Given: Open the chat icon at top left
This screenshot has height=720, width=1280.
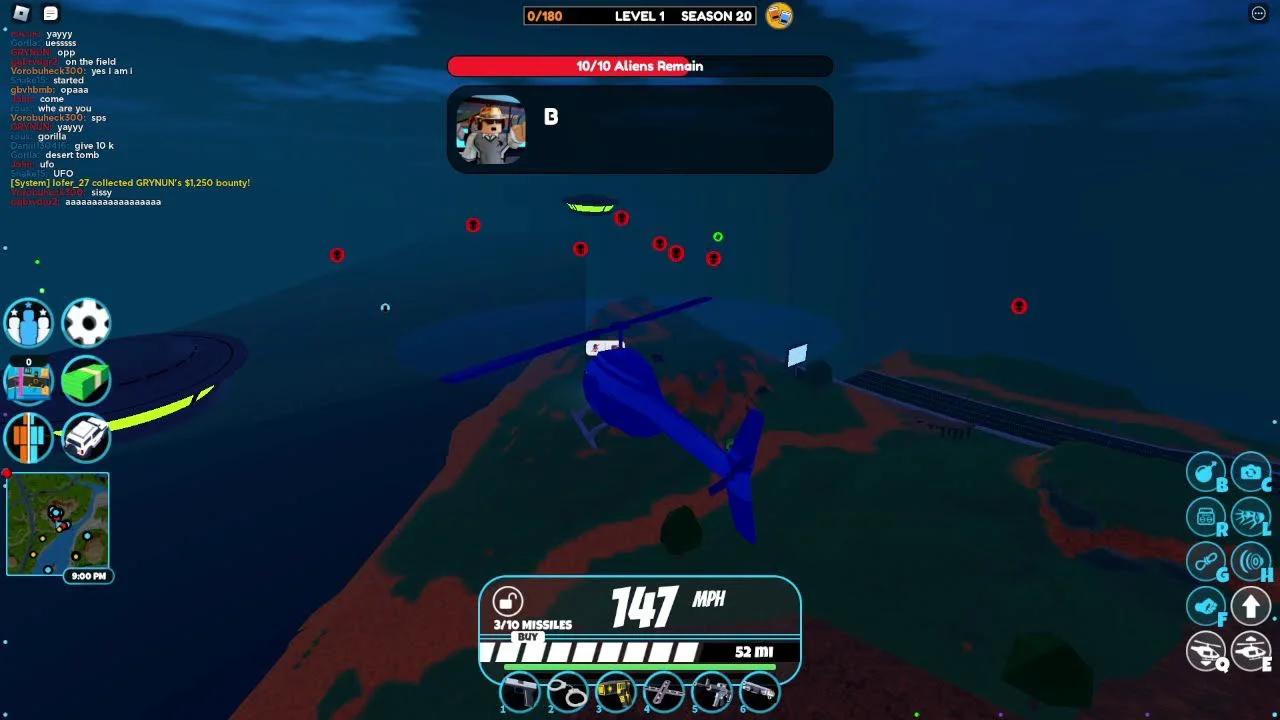Looking at the screenshot, I should tap(49, 14).
